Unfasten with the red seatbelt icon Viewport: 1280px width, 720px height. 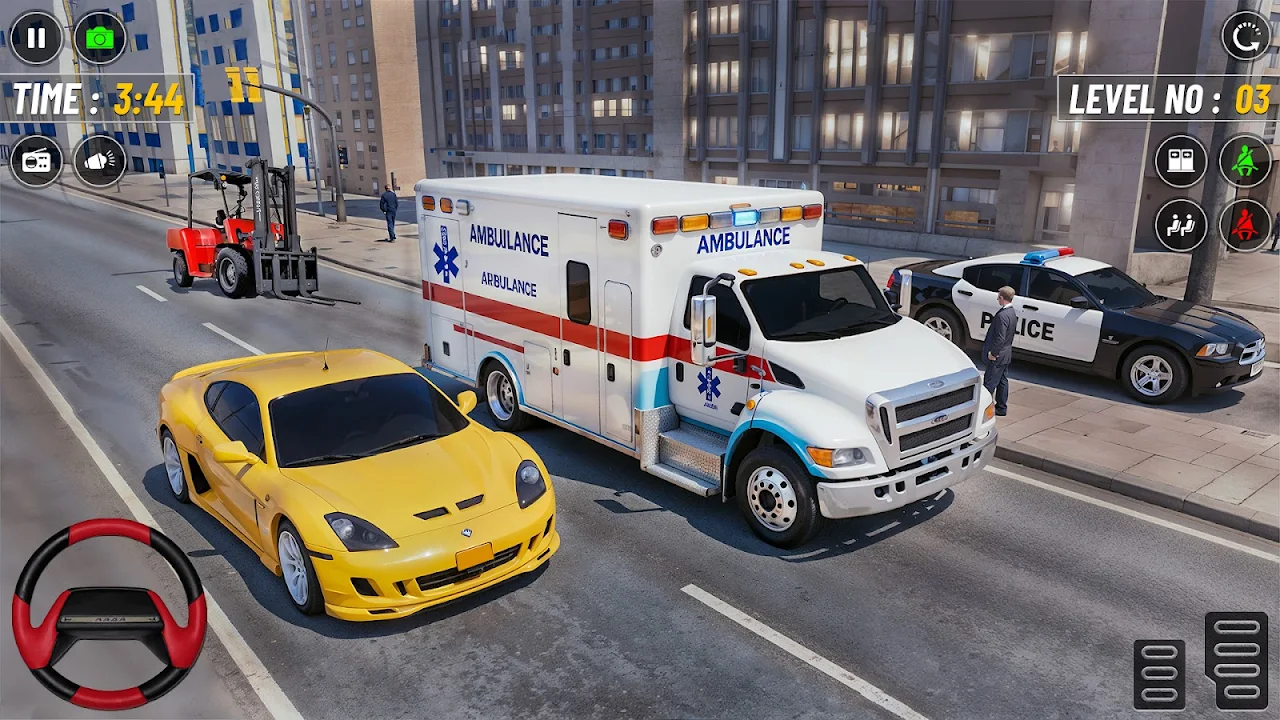(x=1245, y=225)
